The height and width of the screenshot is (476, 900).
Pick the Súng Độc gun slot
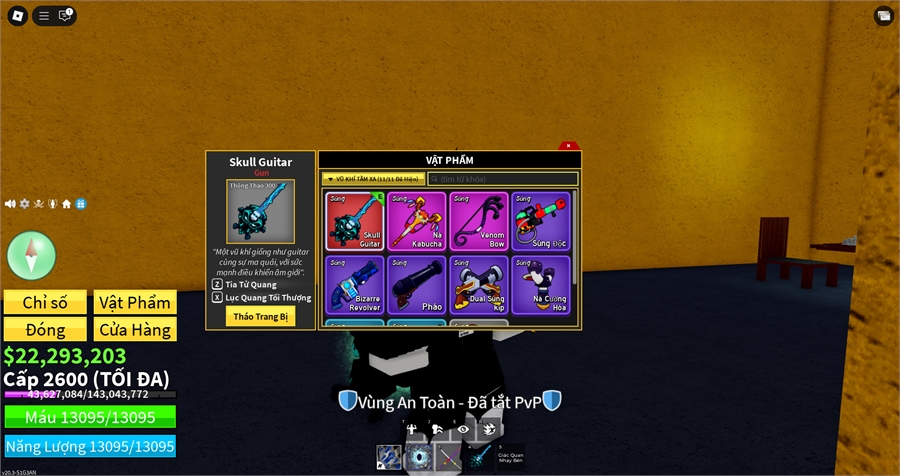click(x=540, y=221)
